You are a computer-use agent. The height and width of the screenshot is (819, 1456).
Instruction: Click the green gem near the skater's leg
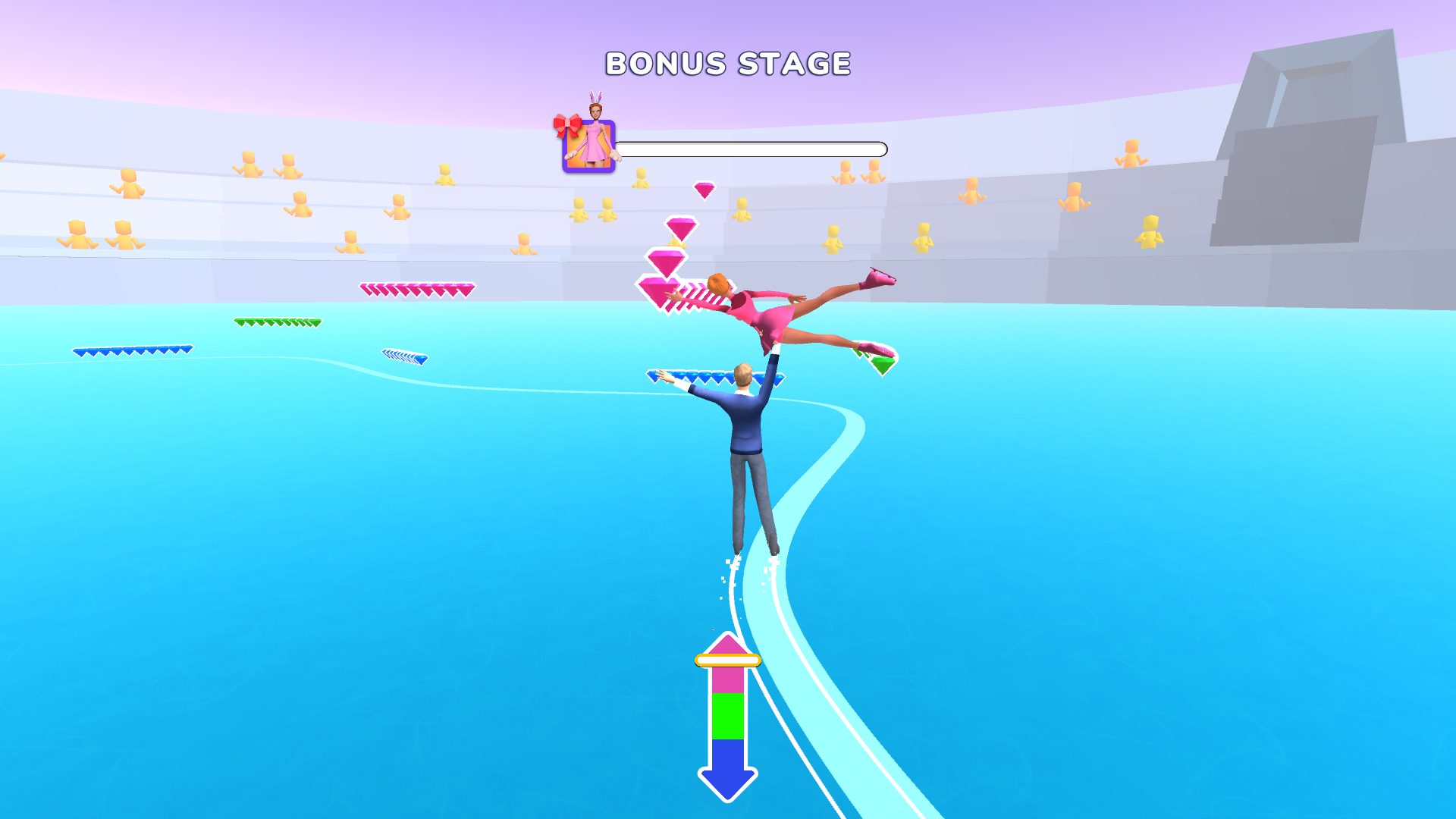[882, 364]
